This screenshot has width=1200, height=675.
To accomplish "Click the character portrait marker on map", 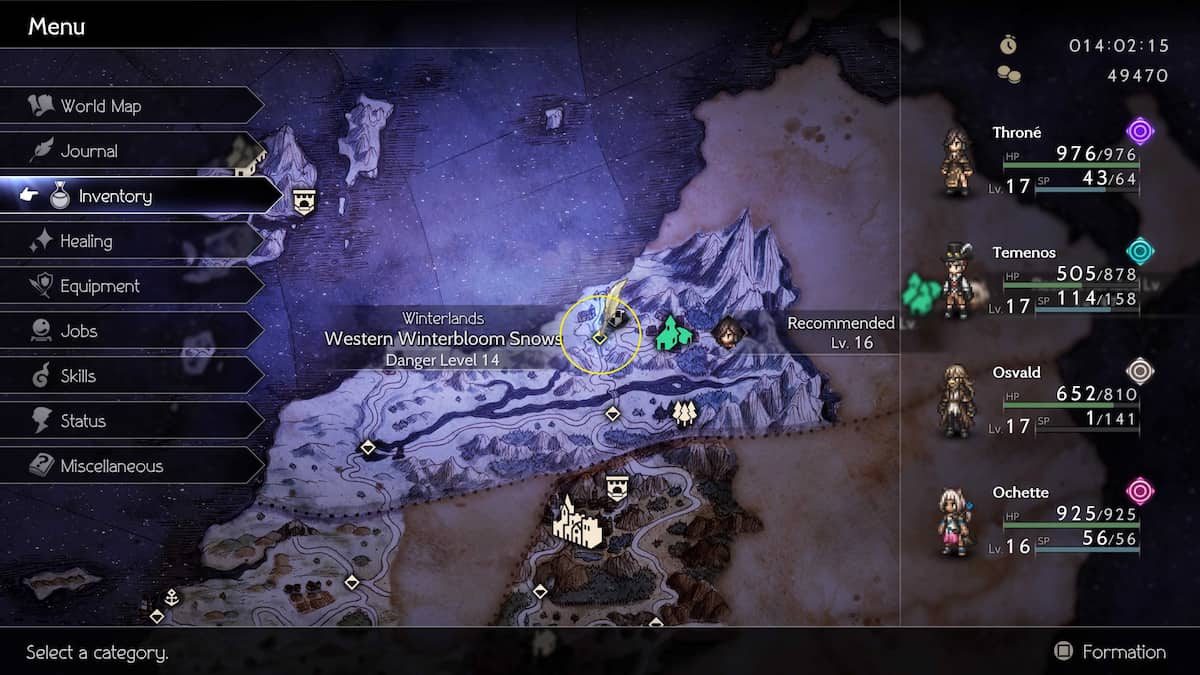I will (729, 333).
